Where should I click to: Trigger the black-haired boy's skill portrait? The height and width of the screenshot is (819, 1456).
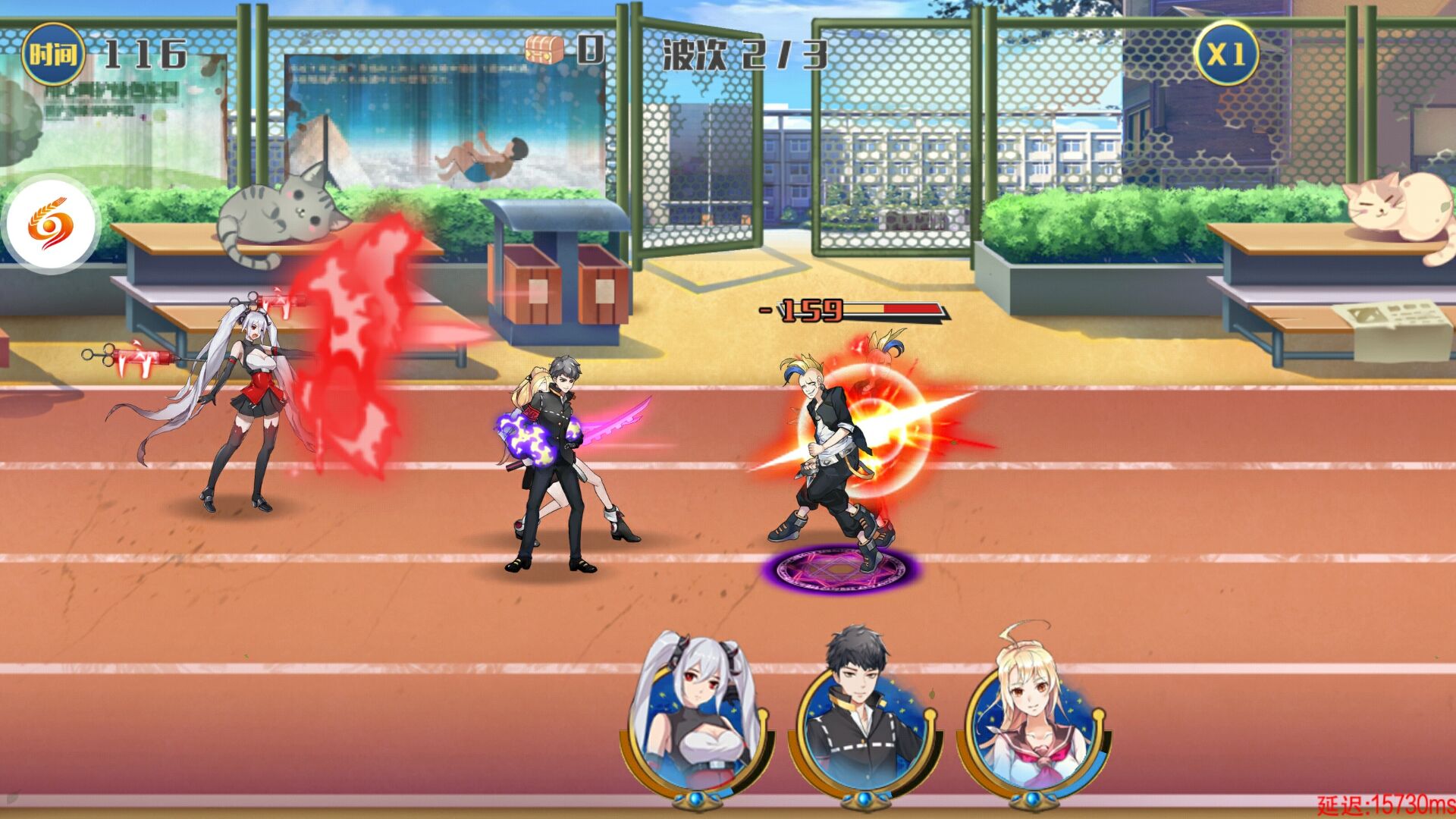(x=864, y=720)
